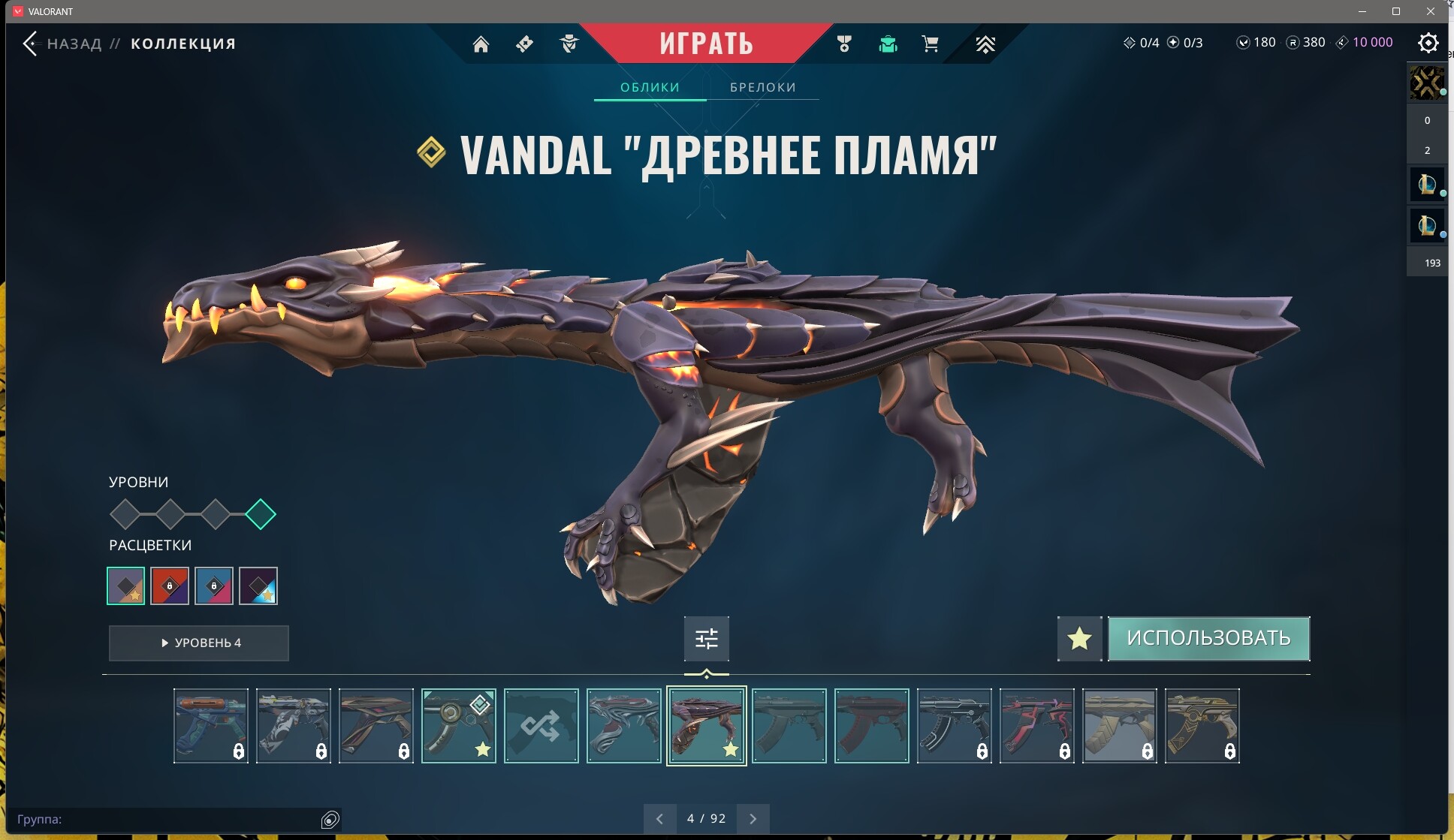Switch to the БРЕЛОКИ tab
1454x840 pixels.
click(x=762, y=87)
